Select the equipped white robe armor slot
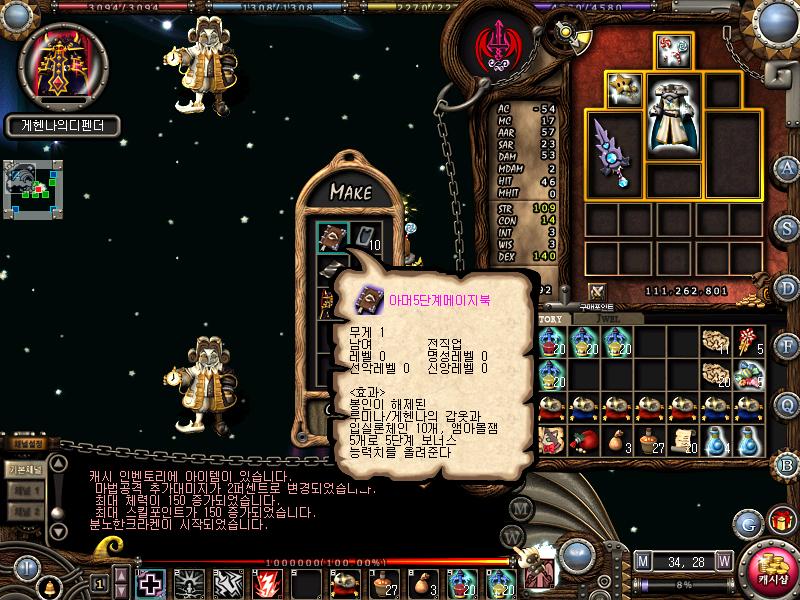 coord(673,118)
